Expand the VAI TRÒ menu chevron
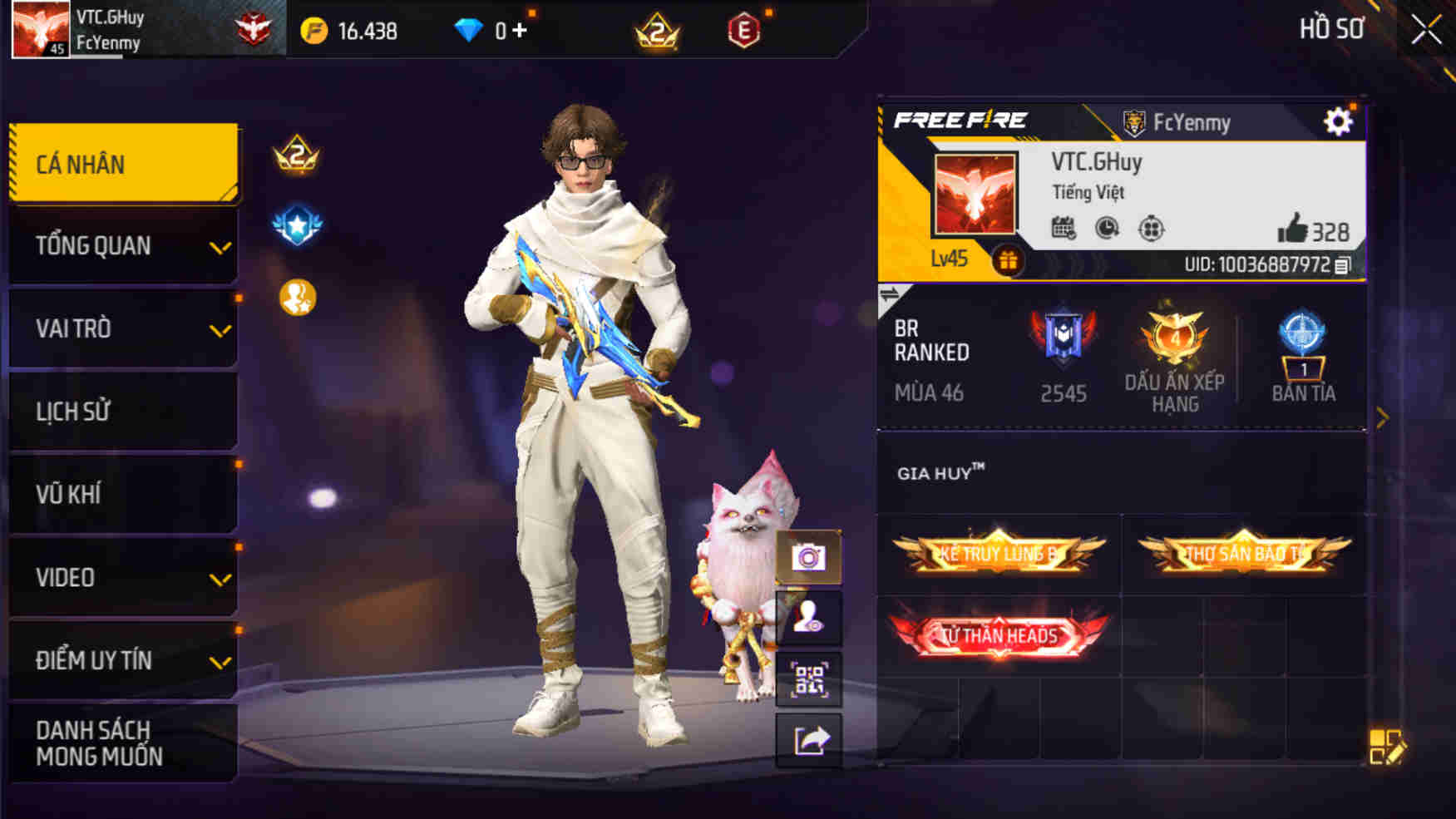 pos(220,328)
